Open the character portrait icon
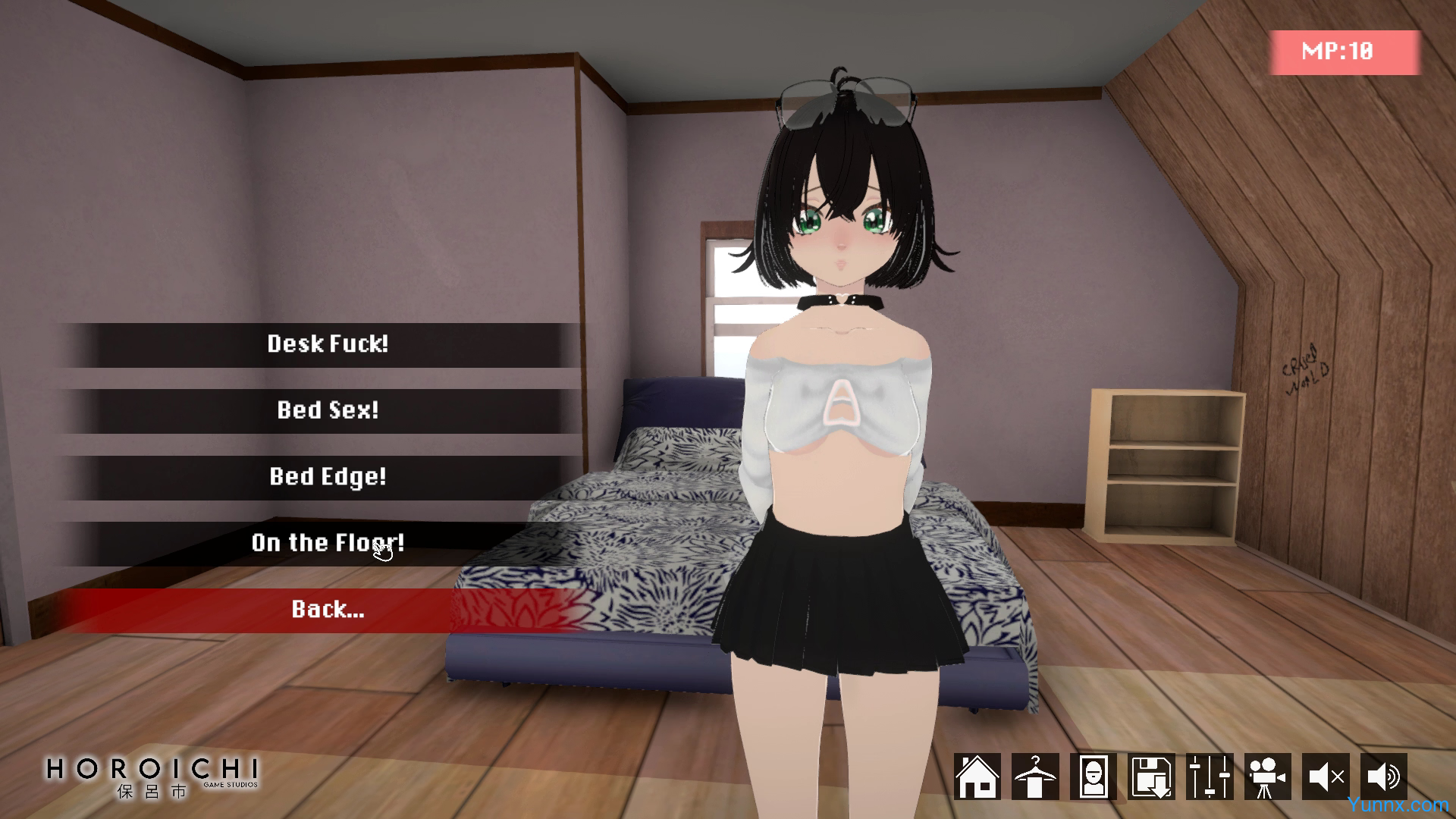 (1093, 777)
